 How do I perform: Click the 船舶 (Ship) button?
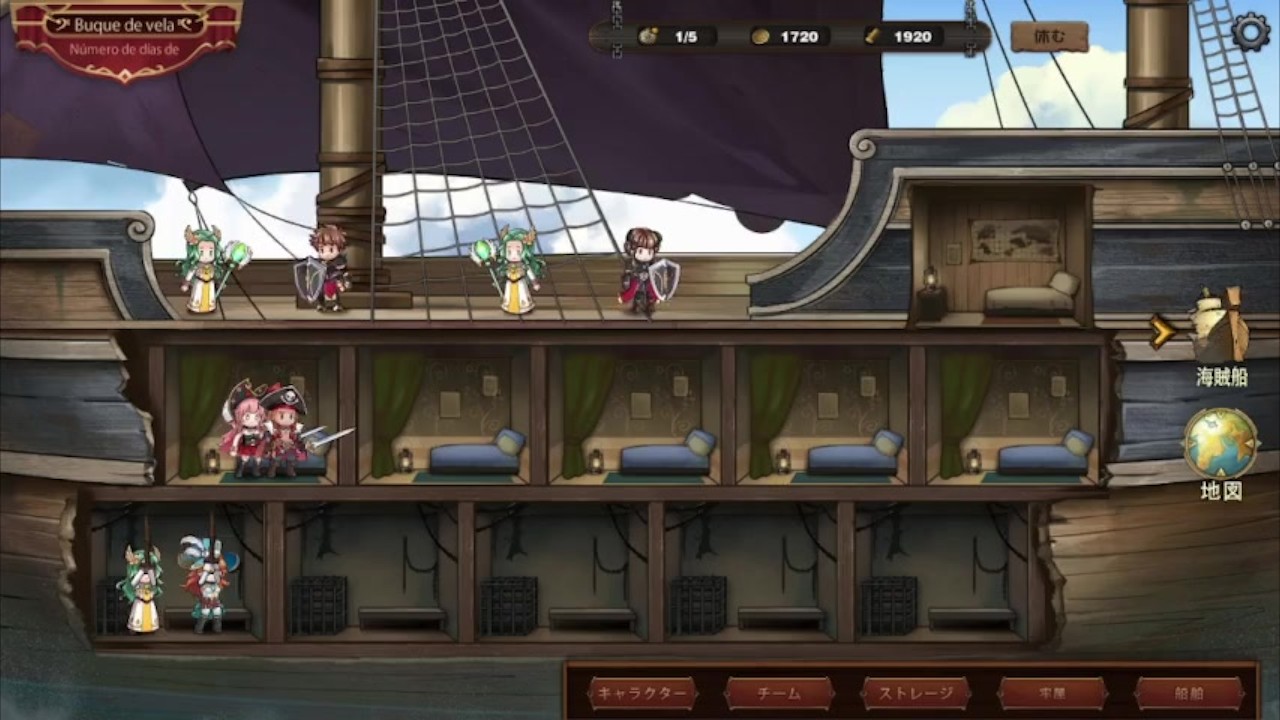point(1189,693)
